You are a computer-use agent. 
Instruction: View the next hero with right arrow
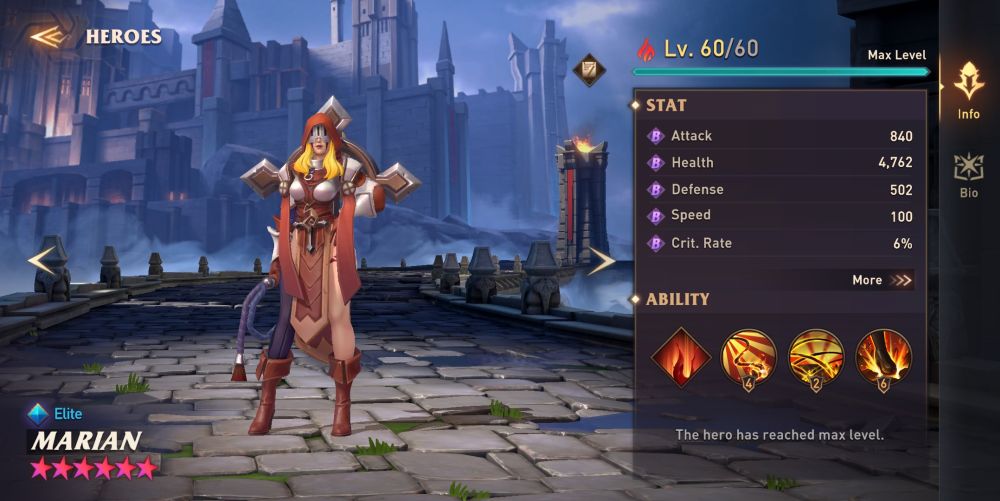pyautogui.click(x=600, y=261)
